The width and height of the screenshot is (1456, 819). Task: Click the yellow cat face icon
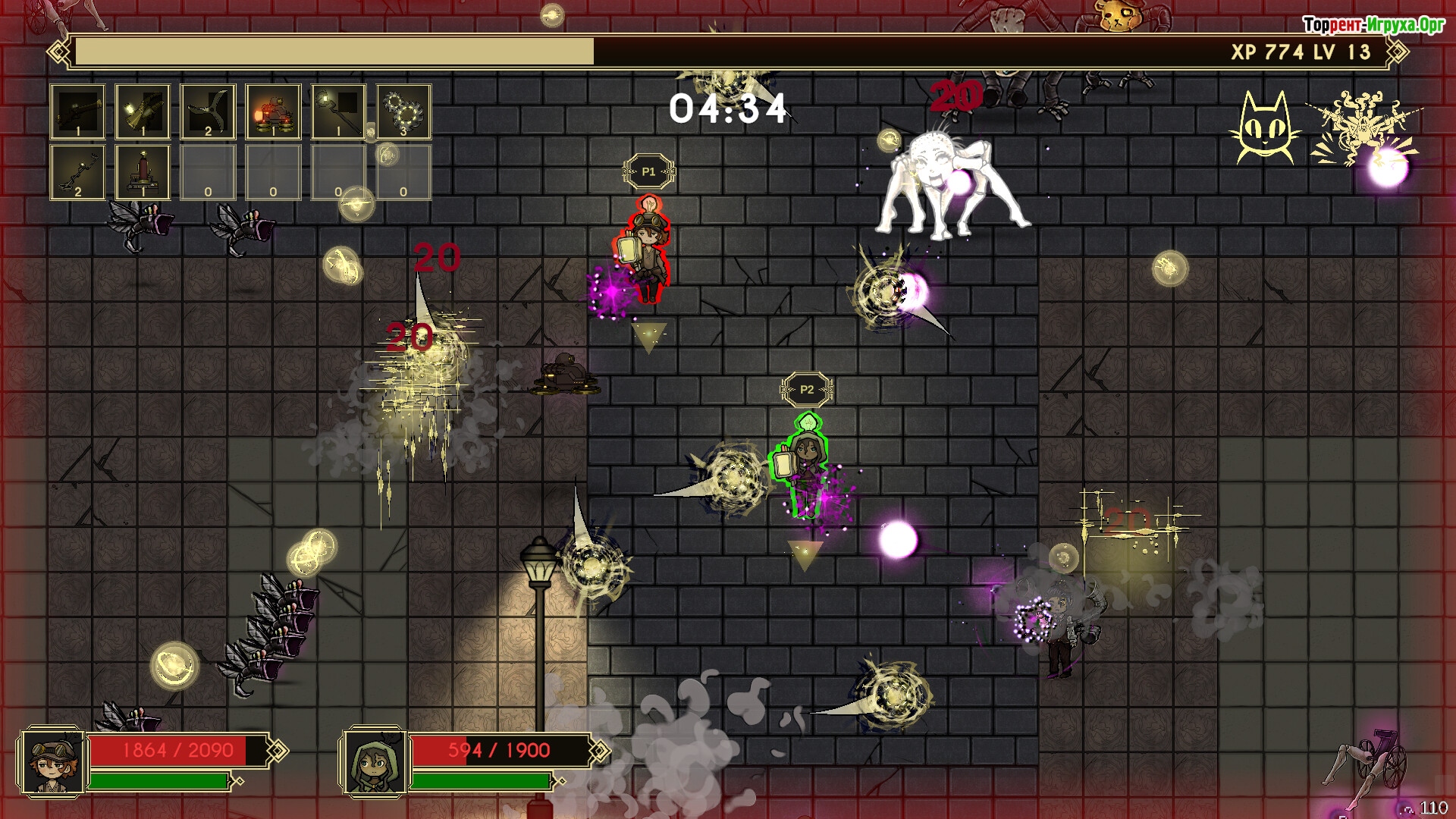[1265, 127]
